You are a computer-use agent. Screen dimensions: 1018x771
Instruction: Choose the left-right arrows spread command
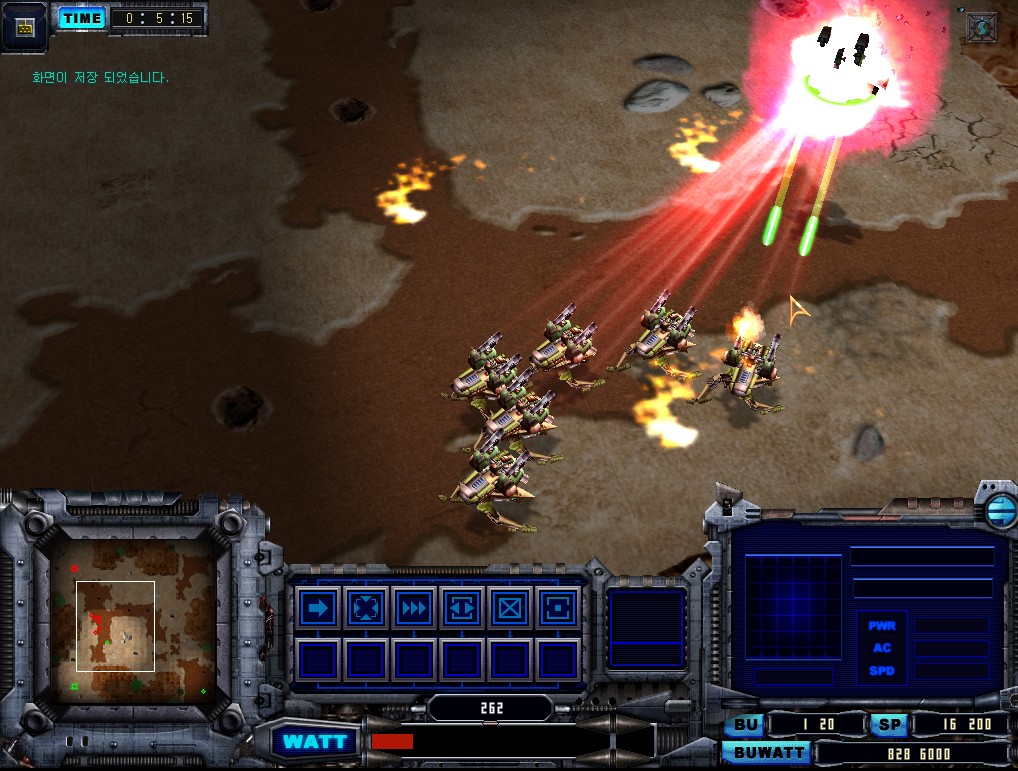462,608
